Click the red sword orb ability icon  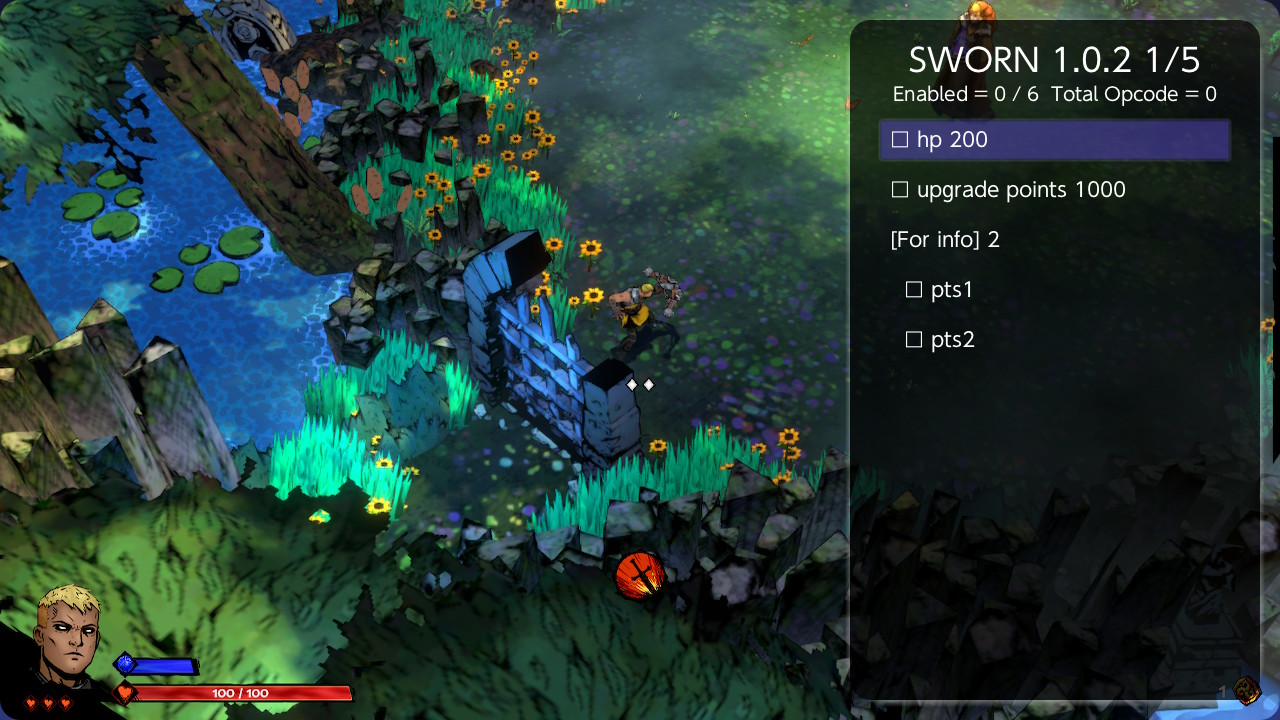[638, 576]
